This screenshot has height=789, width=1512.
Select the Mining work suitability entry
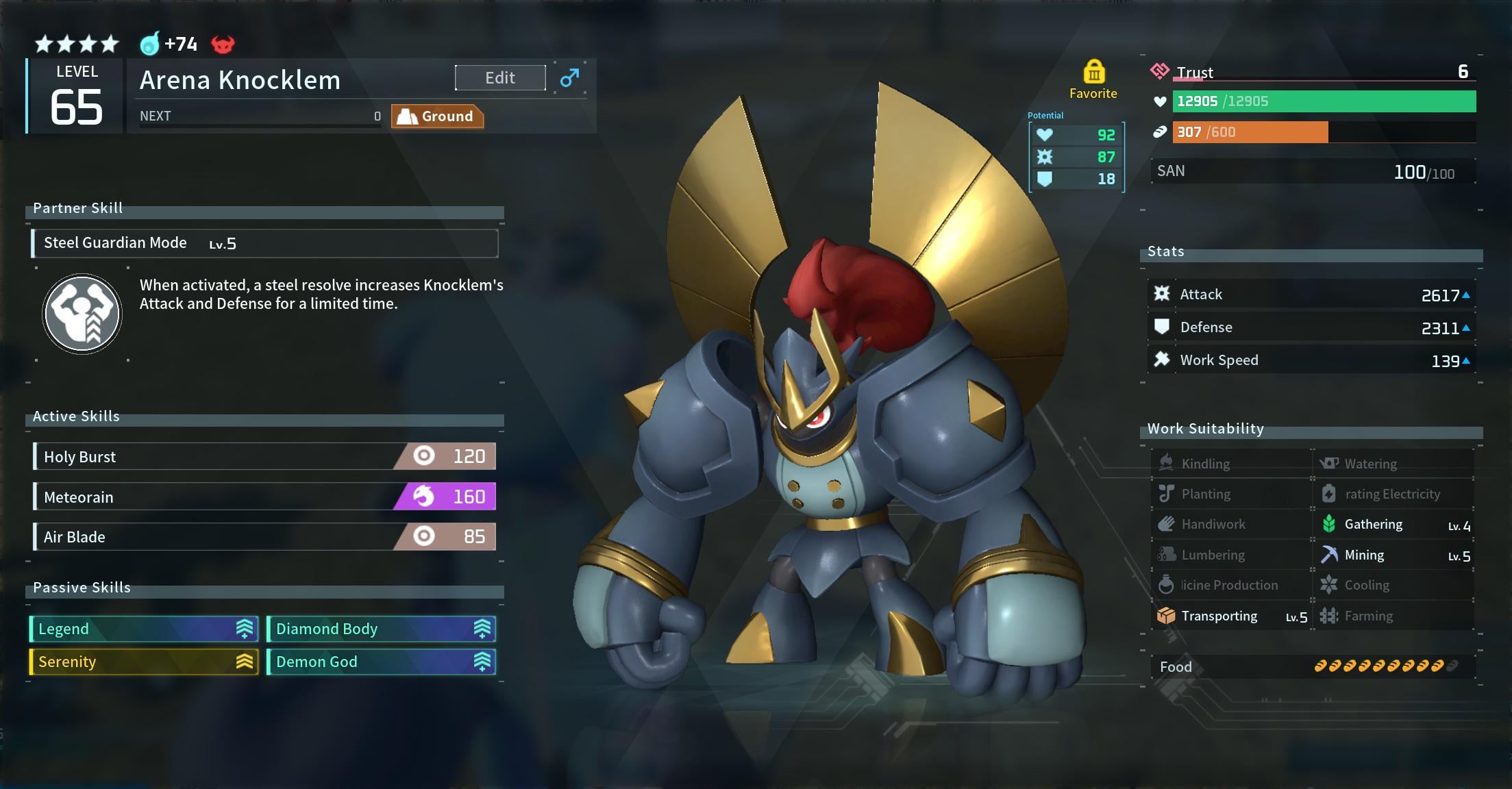[1394, 555]
